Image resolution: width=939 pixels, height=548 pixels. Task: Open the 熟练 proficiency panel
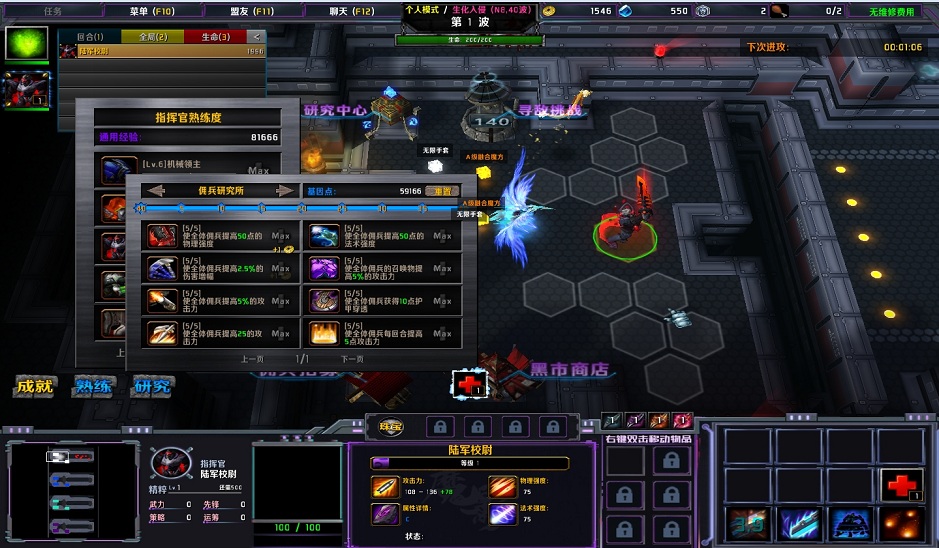93,386
